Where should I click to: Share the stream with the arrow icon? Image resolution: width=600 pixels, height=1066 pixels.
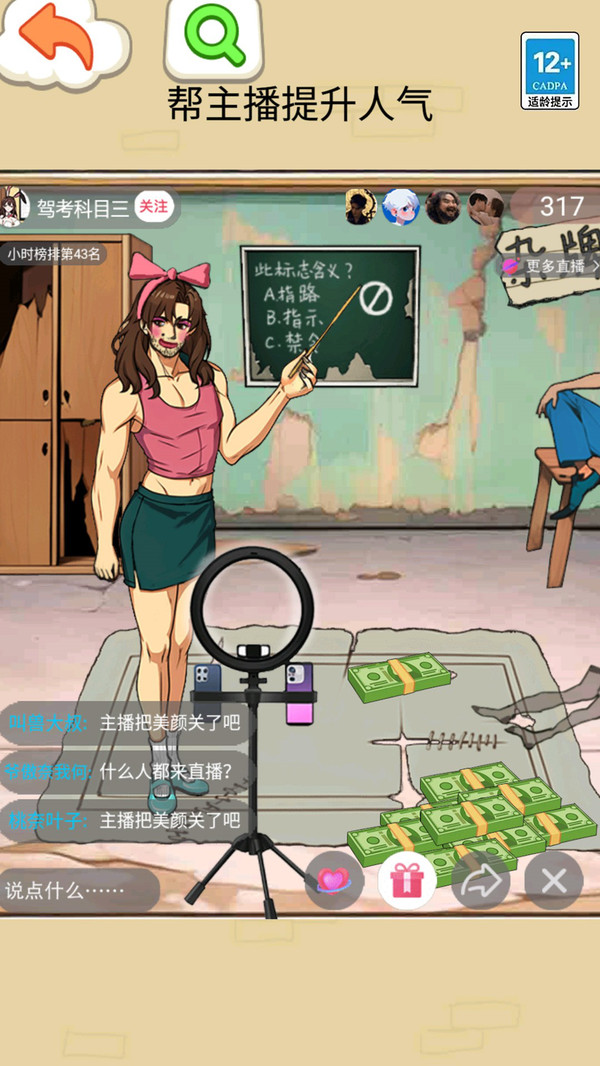point(480,881)
